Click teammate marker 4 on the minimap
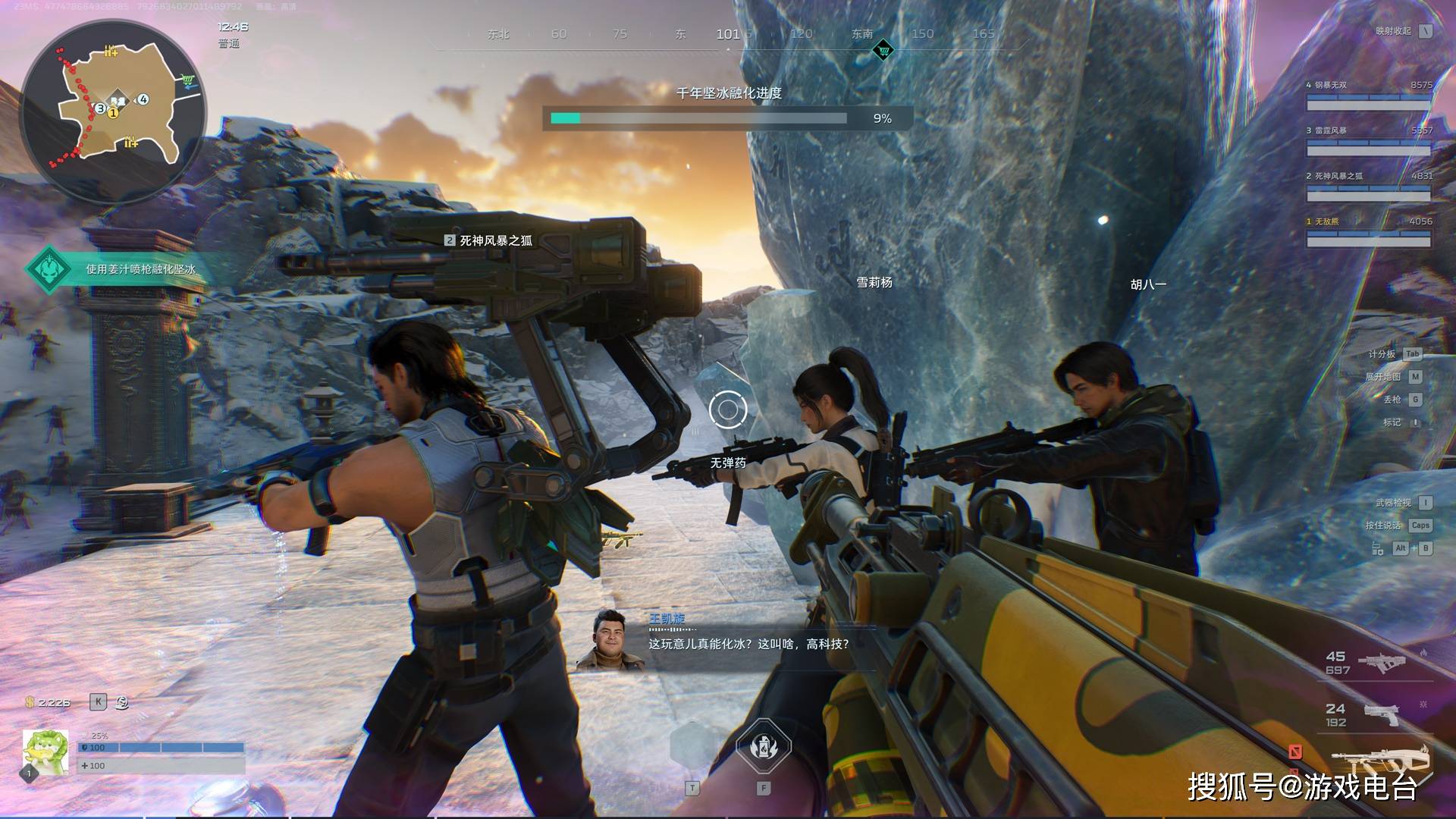The image size is (1456, 819). tap(143, 99)
